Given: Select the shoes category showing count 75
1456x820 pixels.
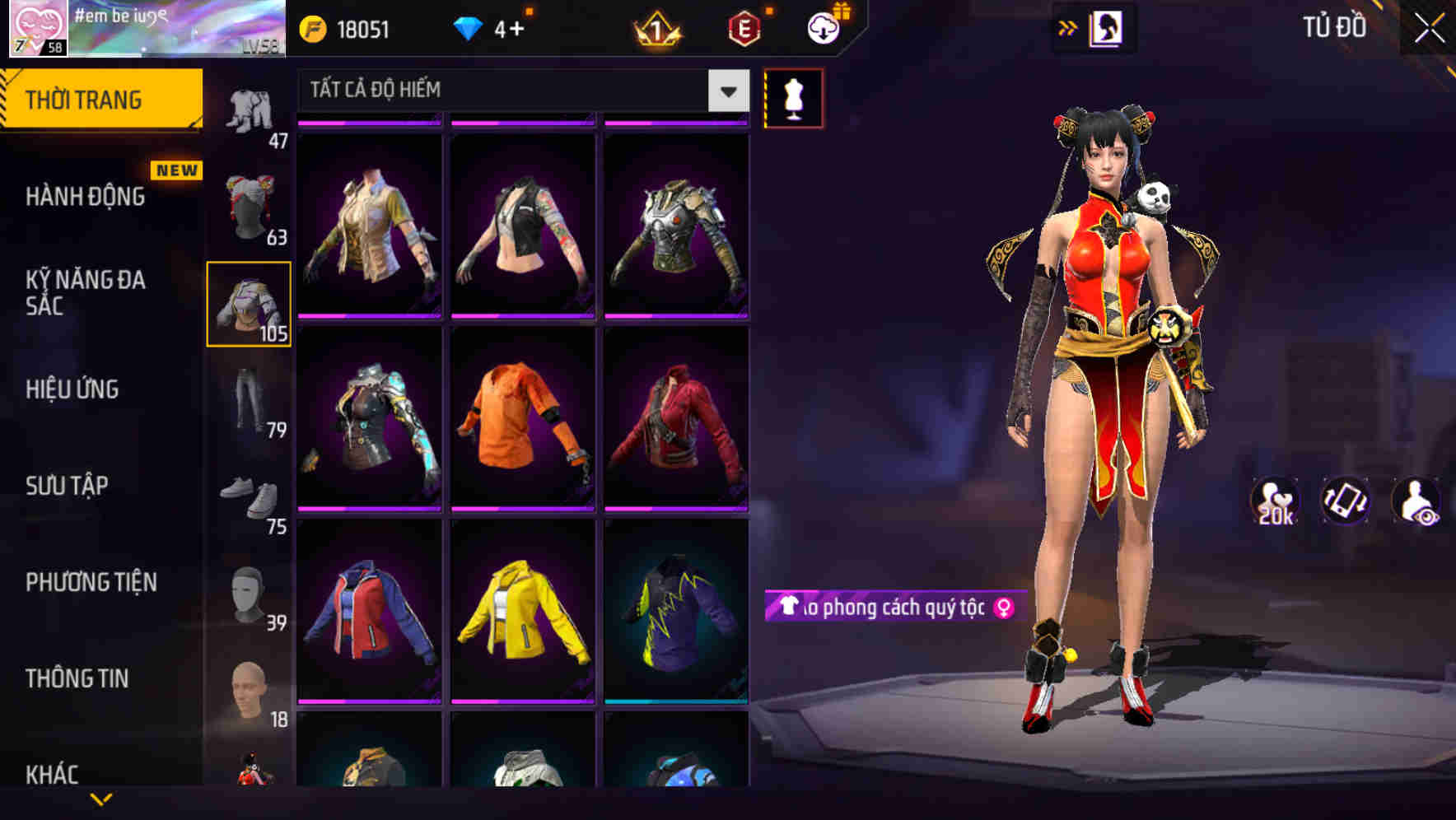Looking at the screenshot, I should point(248,496).
